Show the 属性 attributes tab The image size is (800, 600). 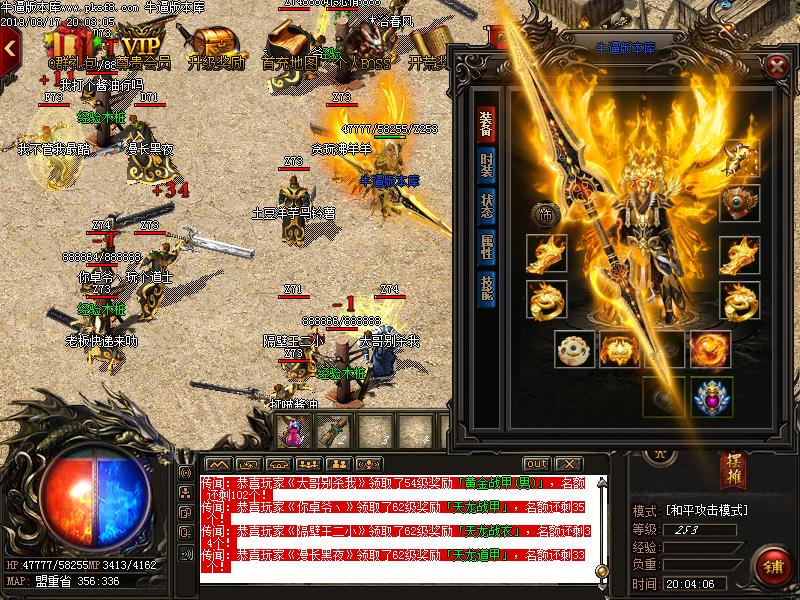pyautogui.click(x=486, y=246)
